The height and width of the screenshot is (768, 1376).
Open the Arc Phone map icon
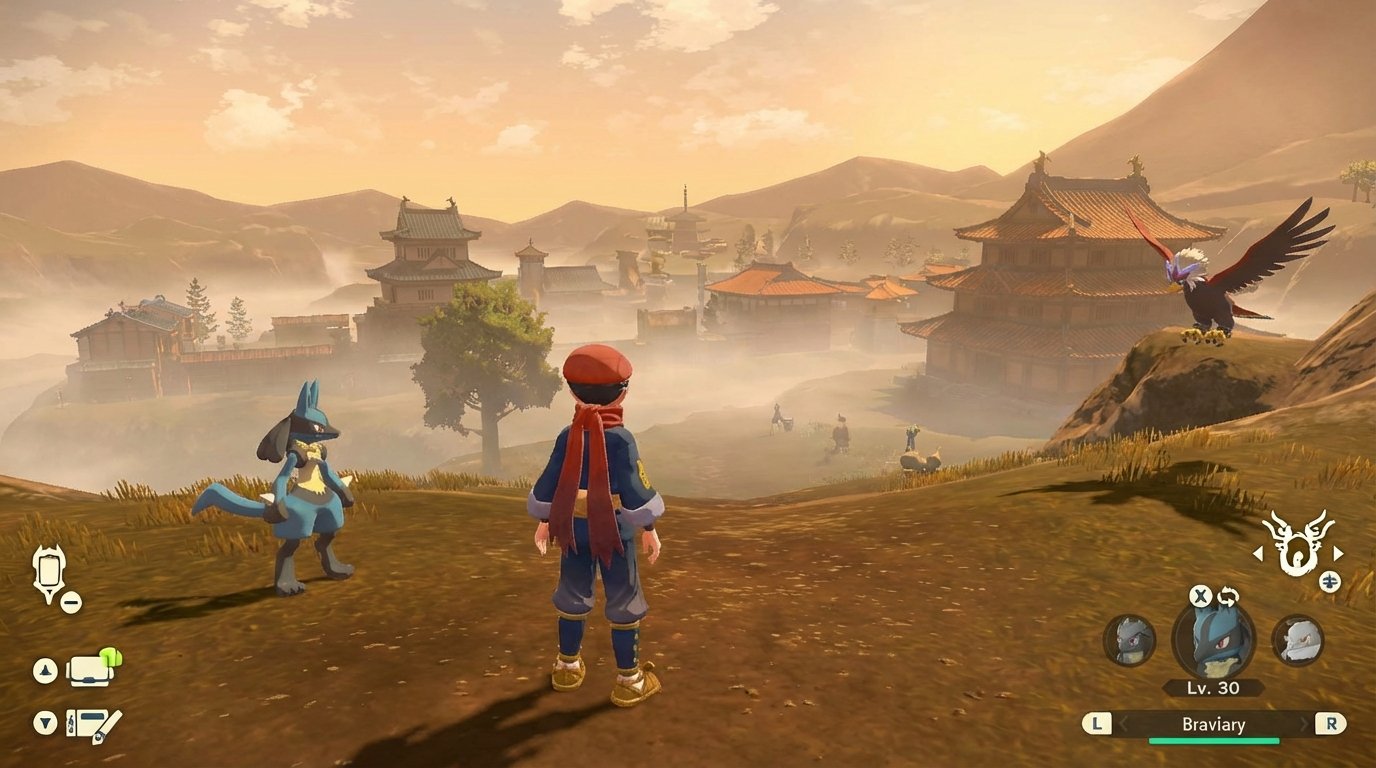pyautogui.click(x=48, y=568)
